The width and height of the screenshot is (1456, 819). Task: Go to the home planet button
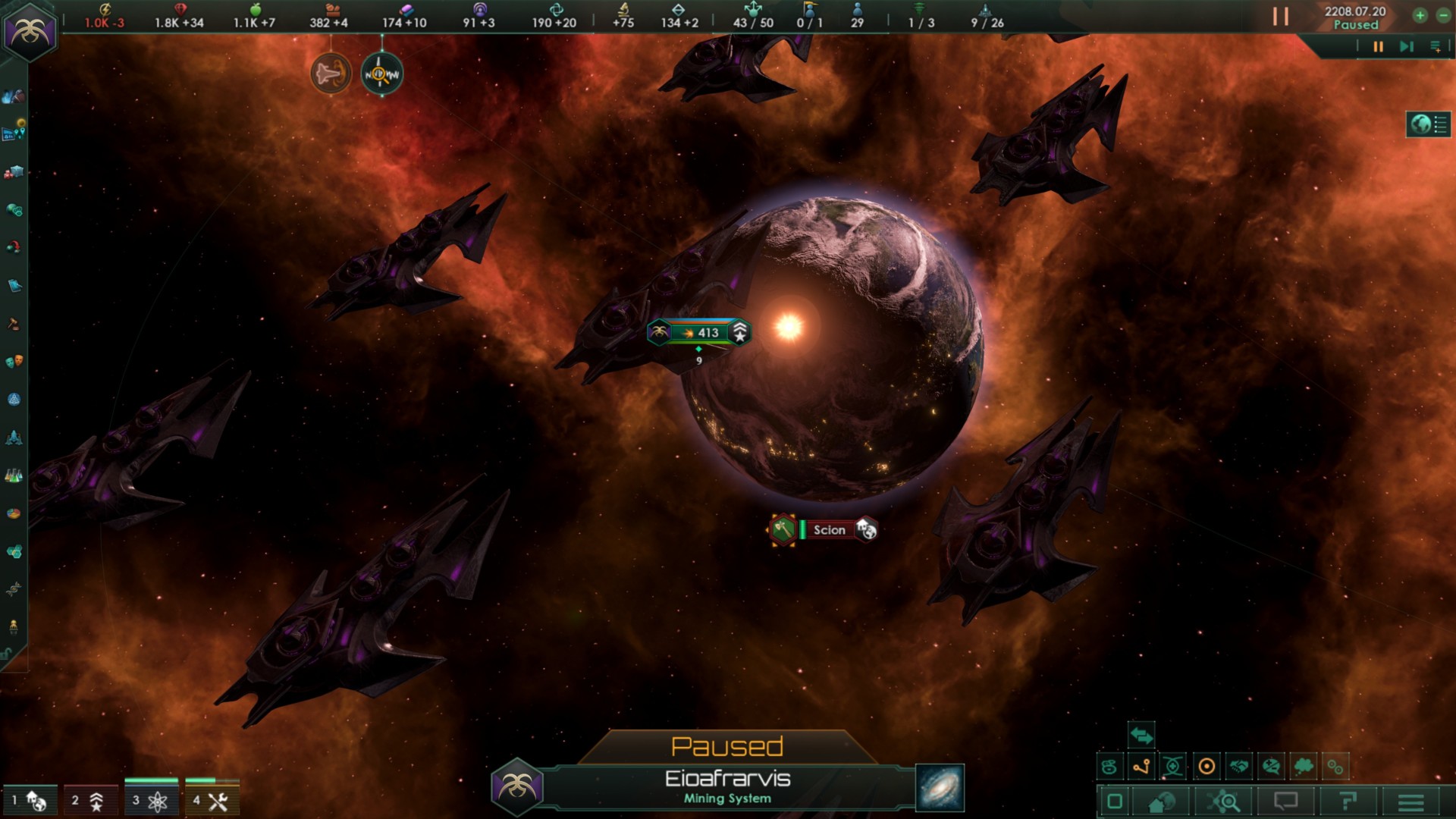1162,802
